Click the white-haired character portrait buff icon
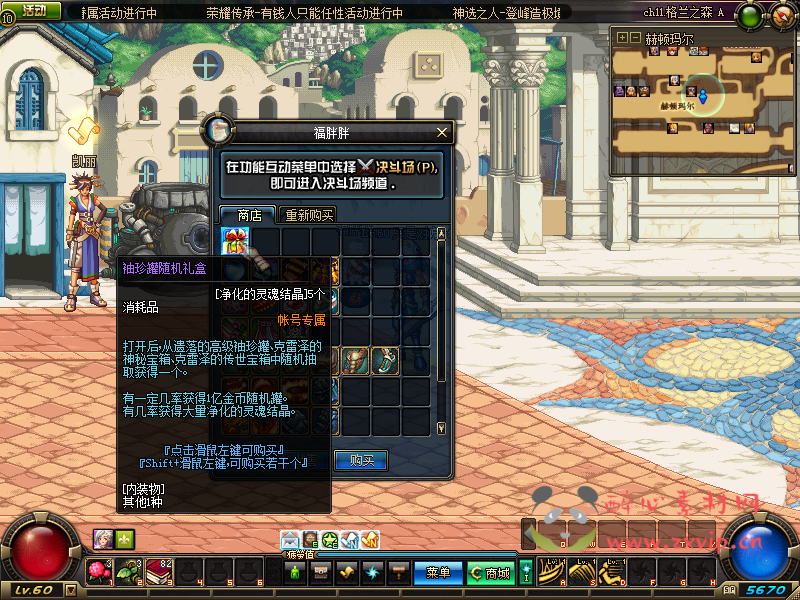This screenshot has width=800, height=600. click(x=103, y=538)
